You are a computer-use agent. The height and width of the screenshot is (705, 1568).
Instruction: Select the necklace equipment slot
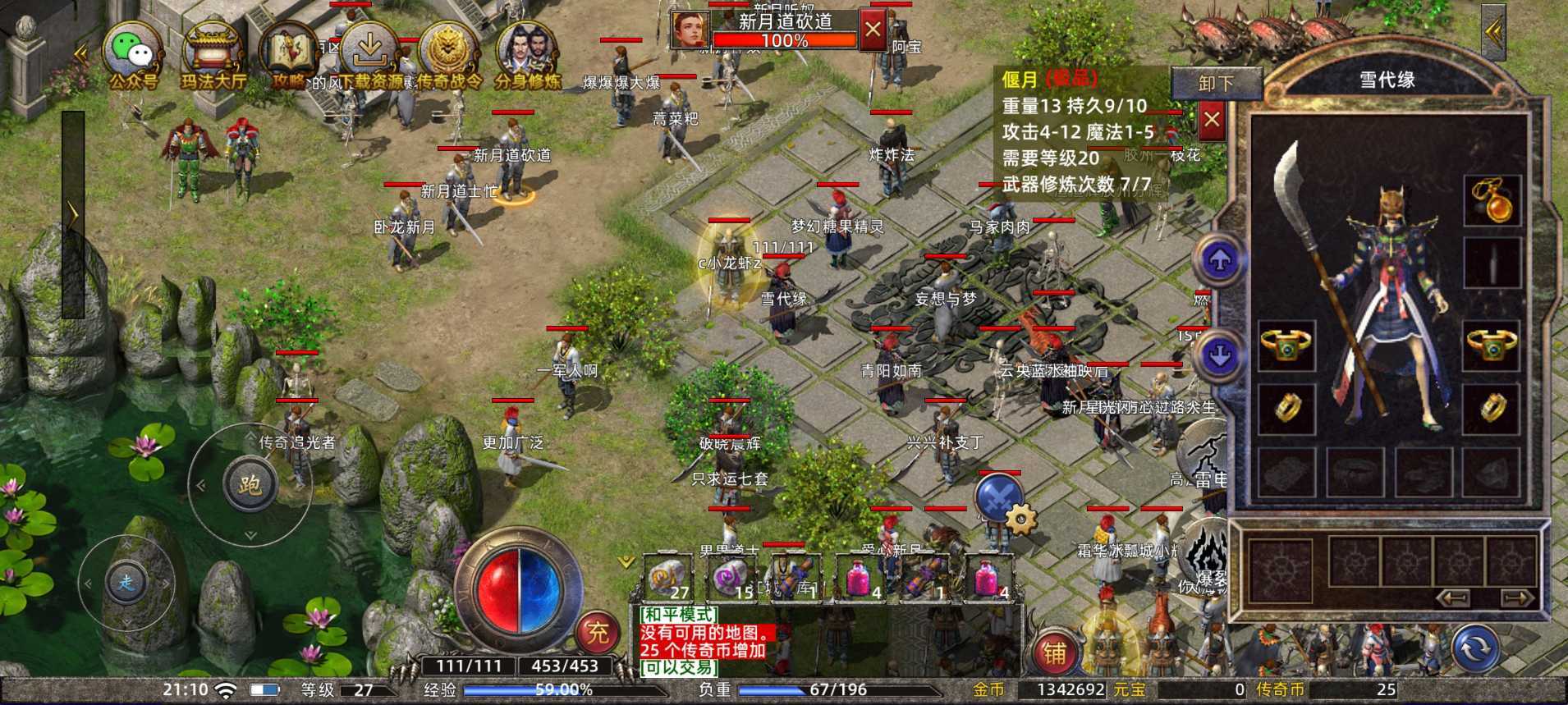point(1492,200)
